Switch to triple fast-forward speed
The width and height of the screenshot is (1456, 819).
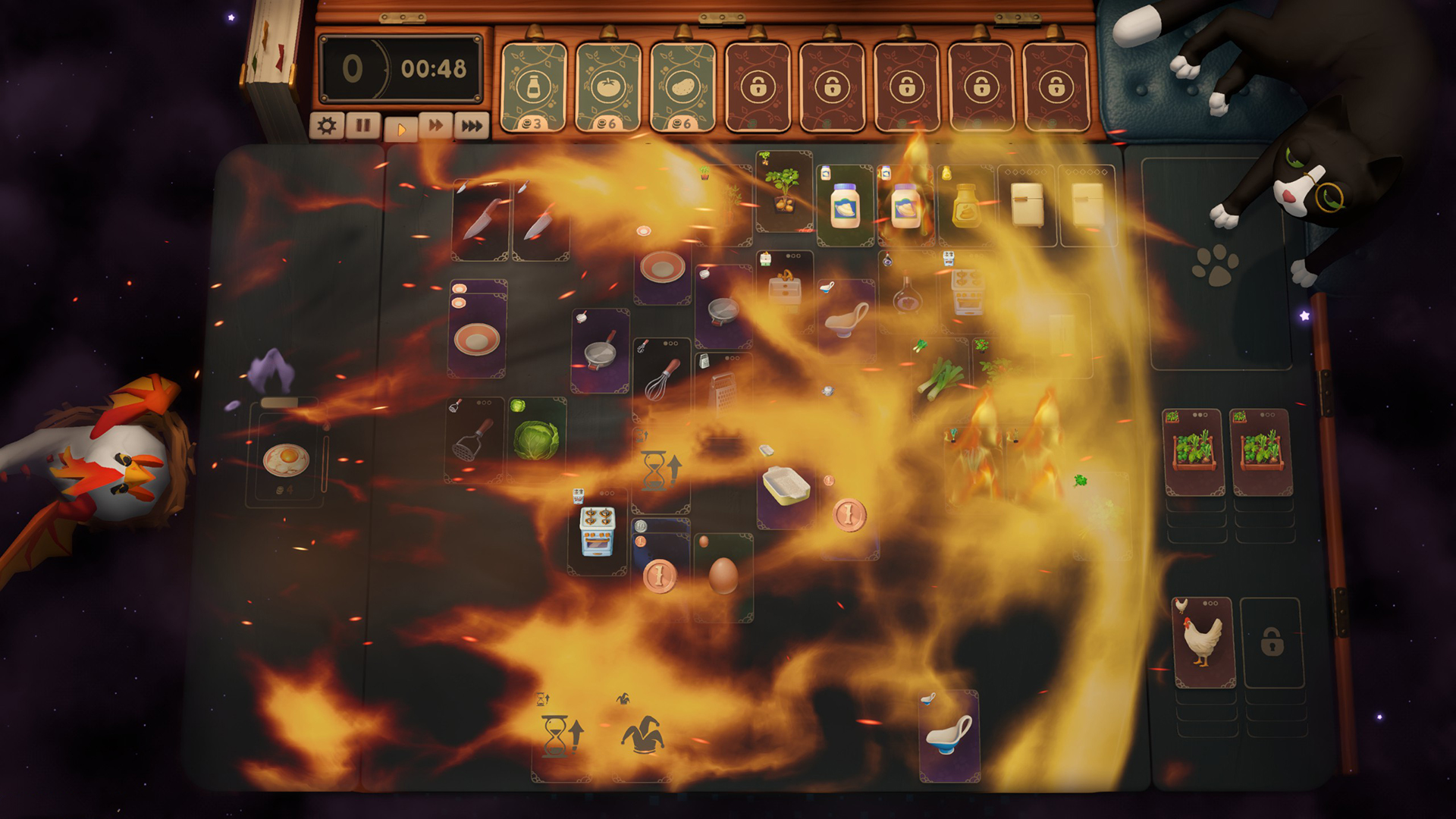tap(472, 125)
